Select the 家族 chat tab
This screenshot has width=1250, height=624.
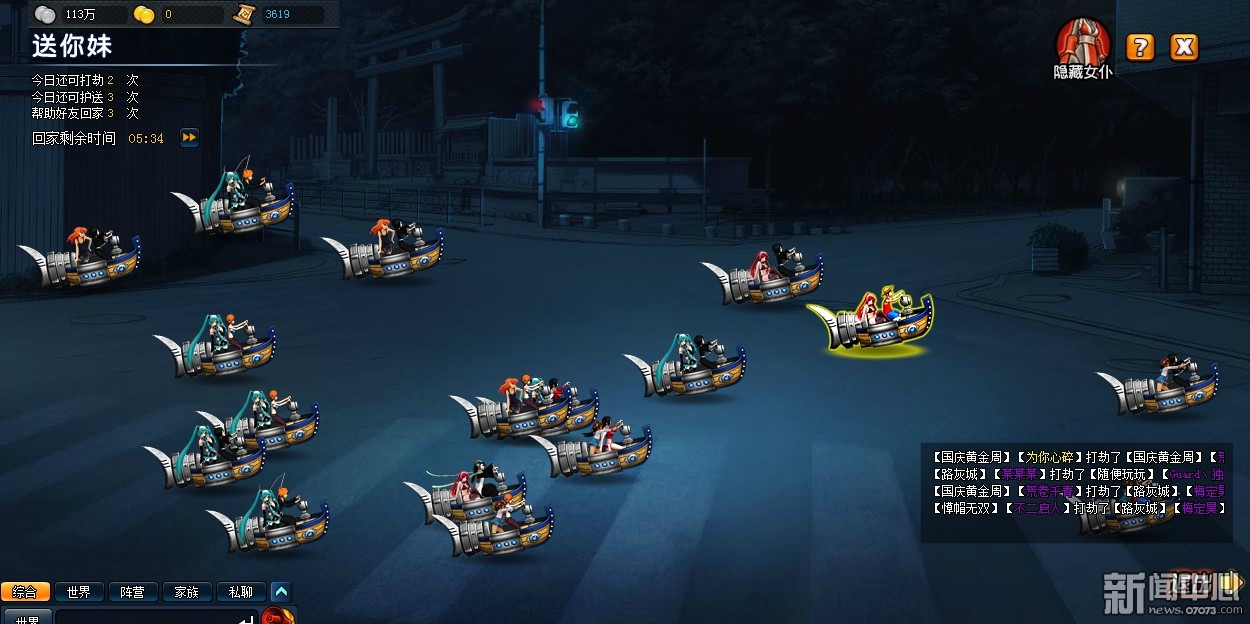click(x=187, y=592)
